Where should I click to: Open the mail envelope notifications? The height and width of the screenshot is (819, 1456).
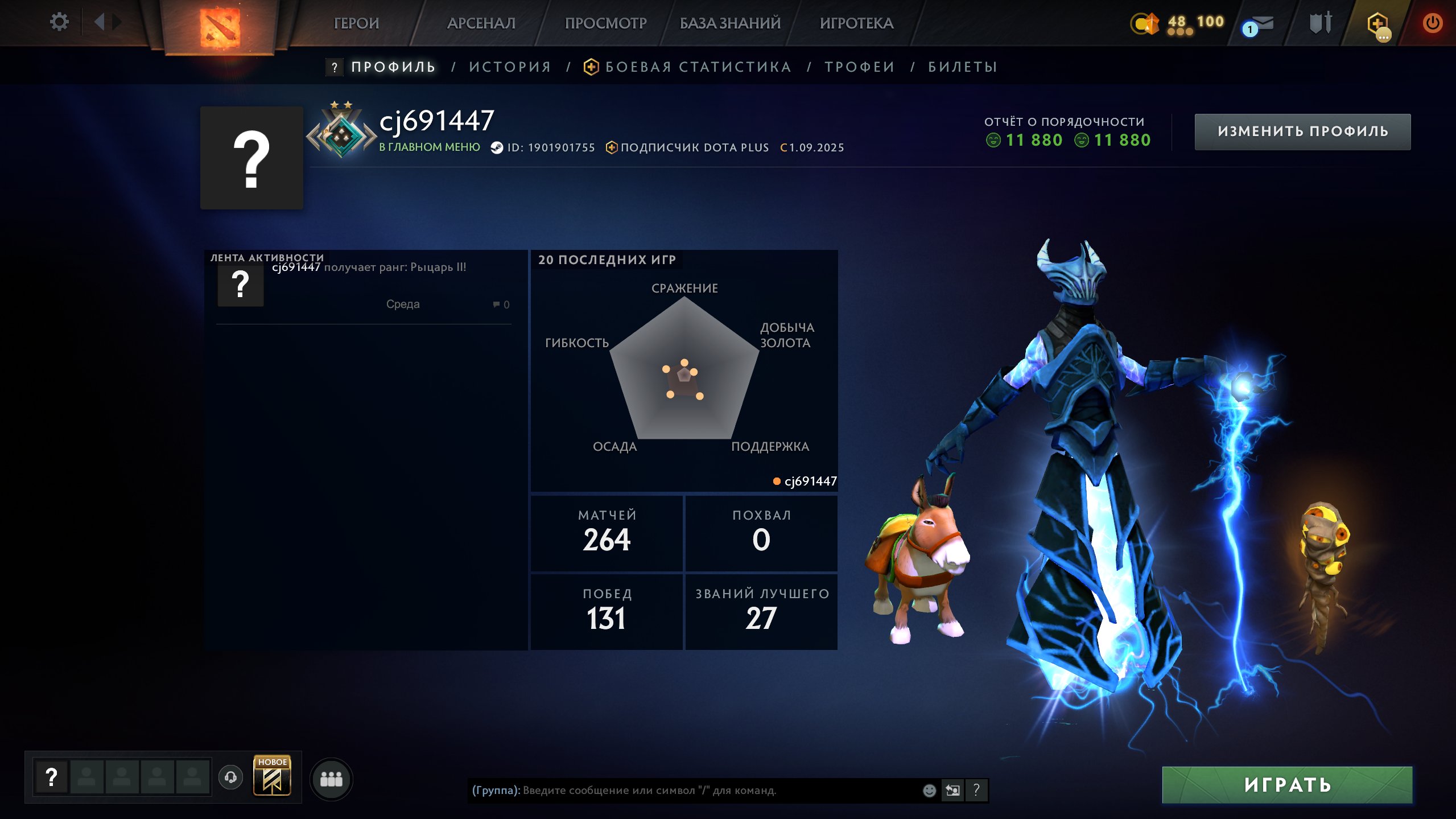pos(1259,25)
